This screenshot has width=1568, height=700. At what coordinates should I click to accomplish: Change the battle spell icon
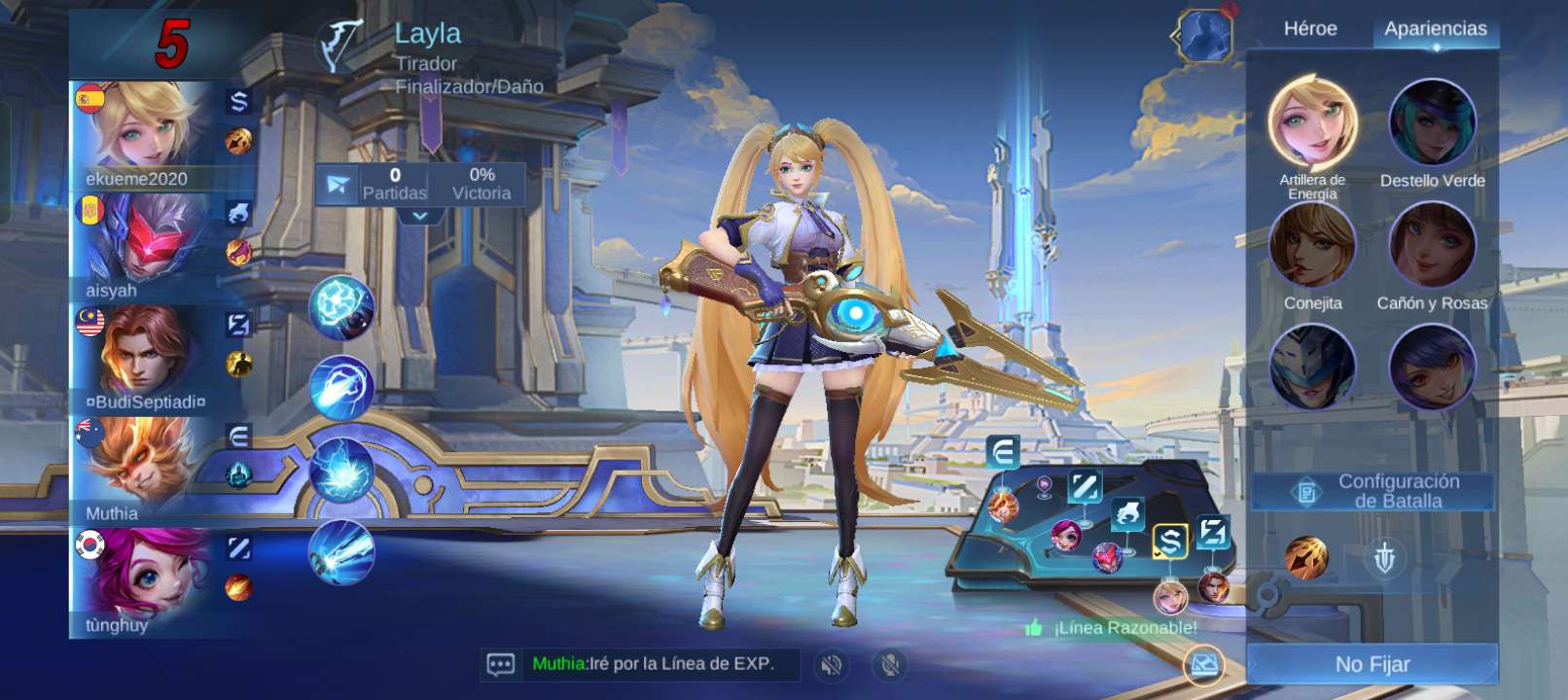click(x=1305, y=558)
